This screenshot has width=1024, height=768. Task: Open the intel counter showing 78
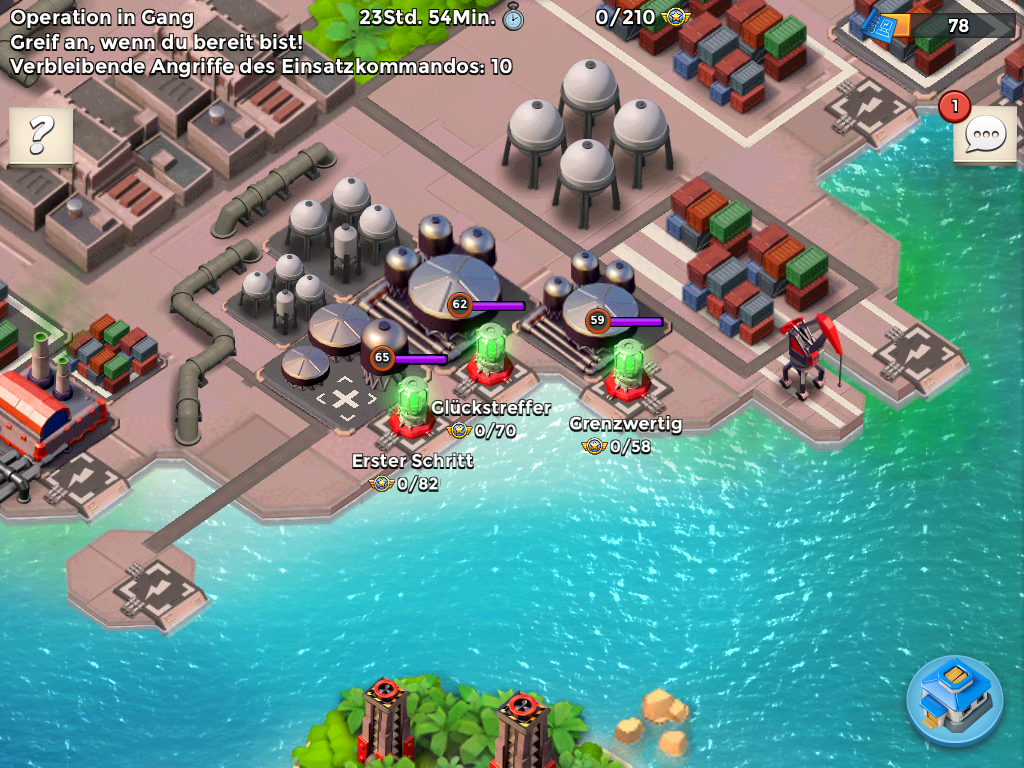tap(938, 25)
